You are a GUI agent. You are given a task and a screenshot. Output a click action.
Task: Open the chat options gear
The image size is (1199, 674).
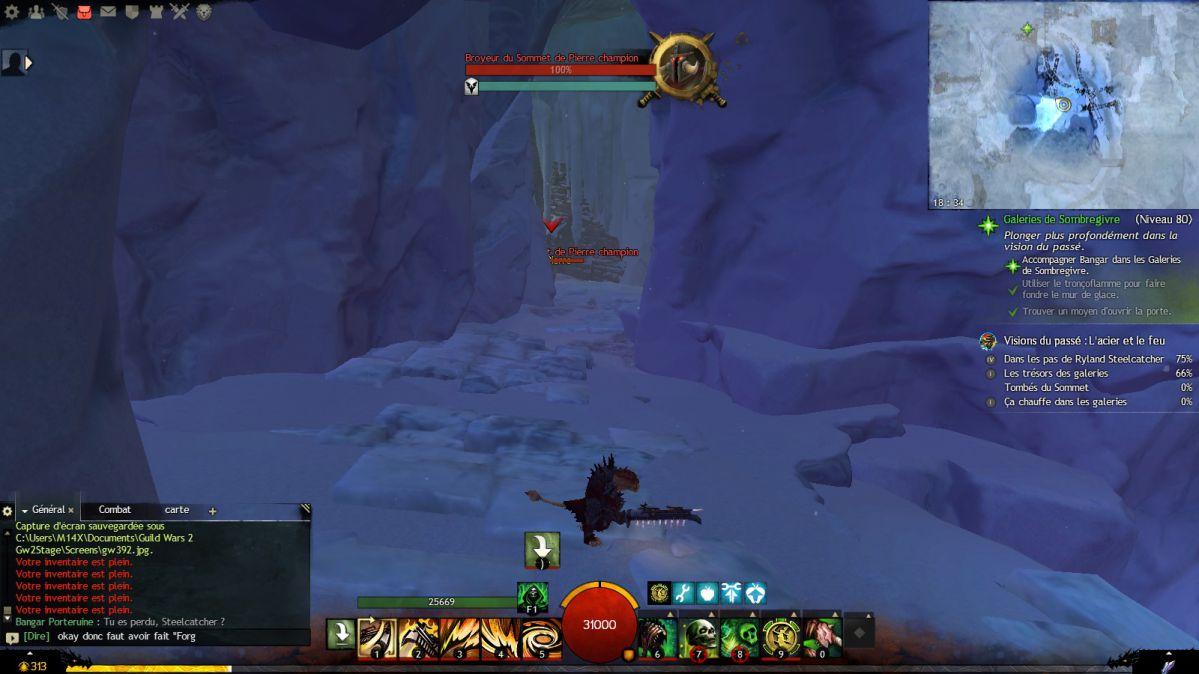tap(8, 511)
